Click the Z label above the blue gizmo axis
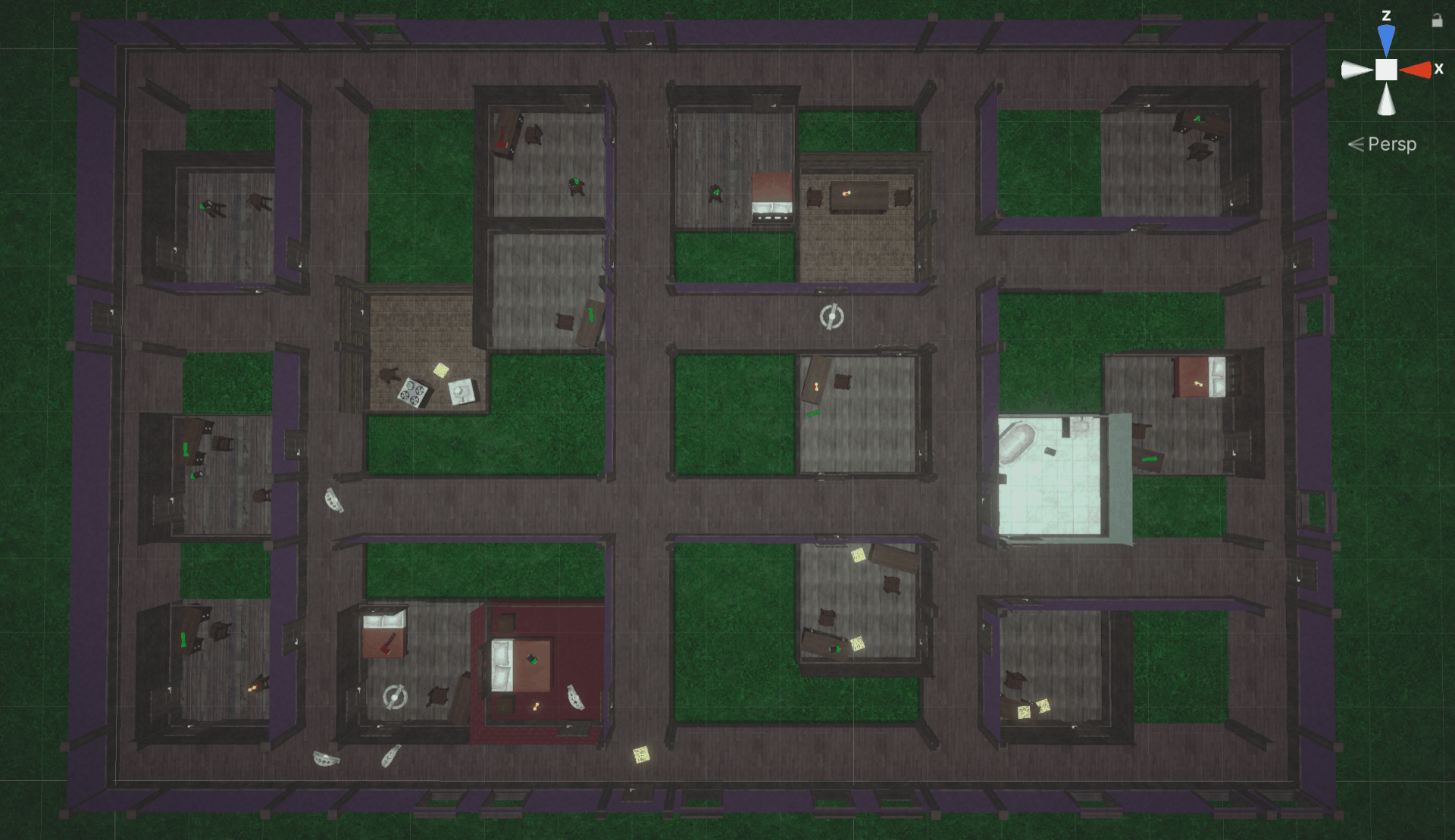Image resolution: width=1455 pixels, height=840 pixels. pos(1387,16)
